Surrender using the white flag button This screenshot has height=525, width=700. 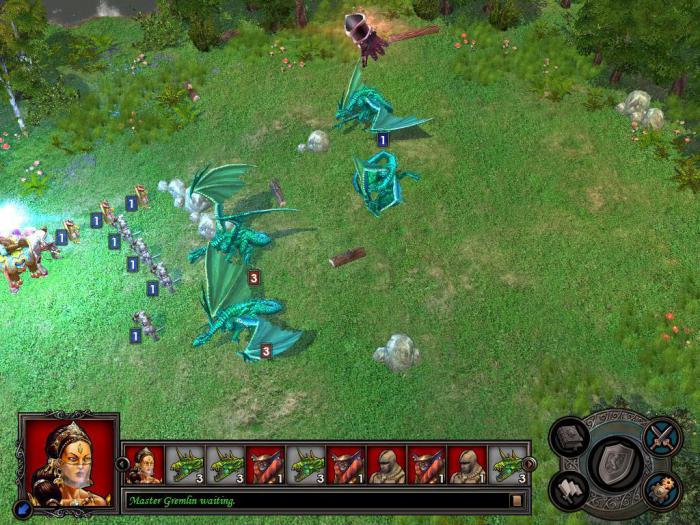click(x=570, y=489)
